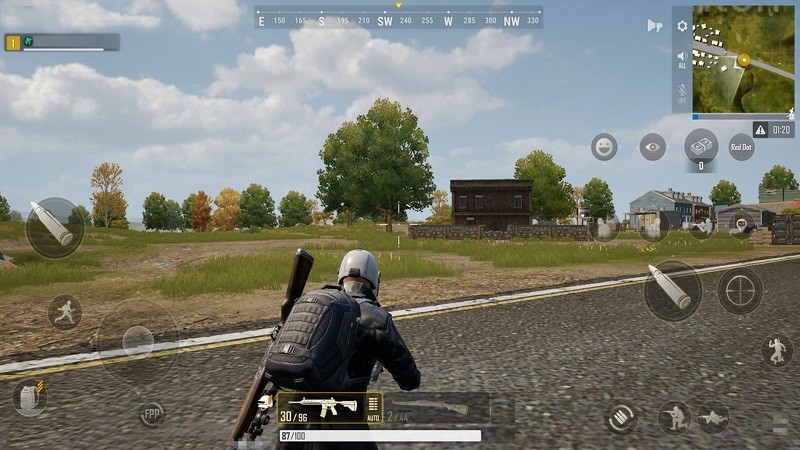Go prone using the lying soldier button
This screenshot has width=800, height=450.
[x=713, y=417]
